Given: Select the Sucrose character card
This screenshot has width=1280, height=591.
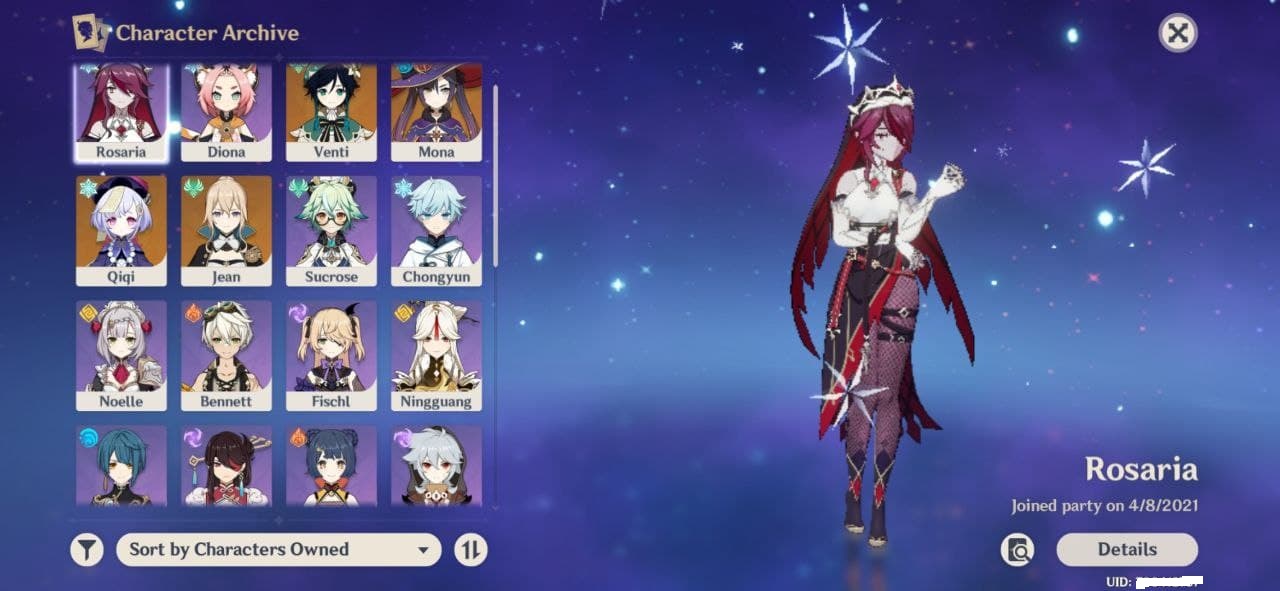Looking at the screenshot, I should pyautogui.click(x=331, y=231).
